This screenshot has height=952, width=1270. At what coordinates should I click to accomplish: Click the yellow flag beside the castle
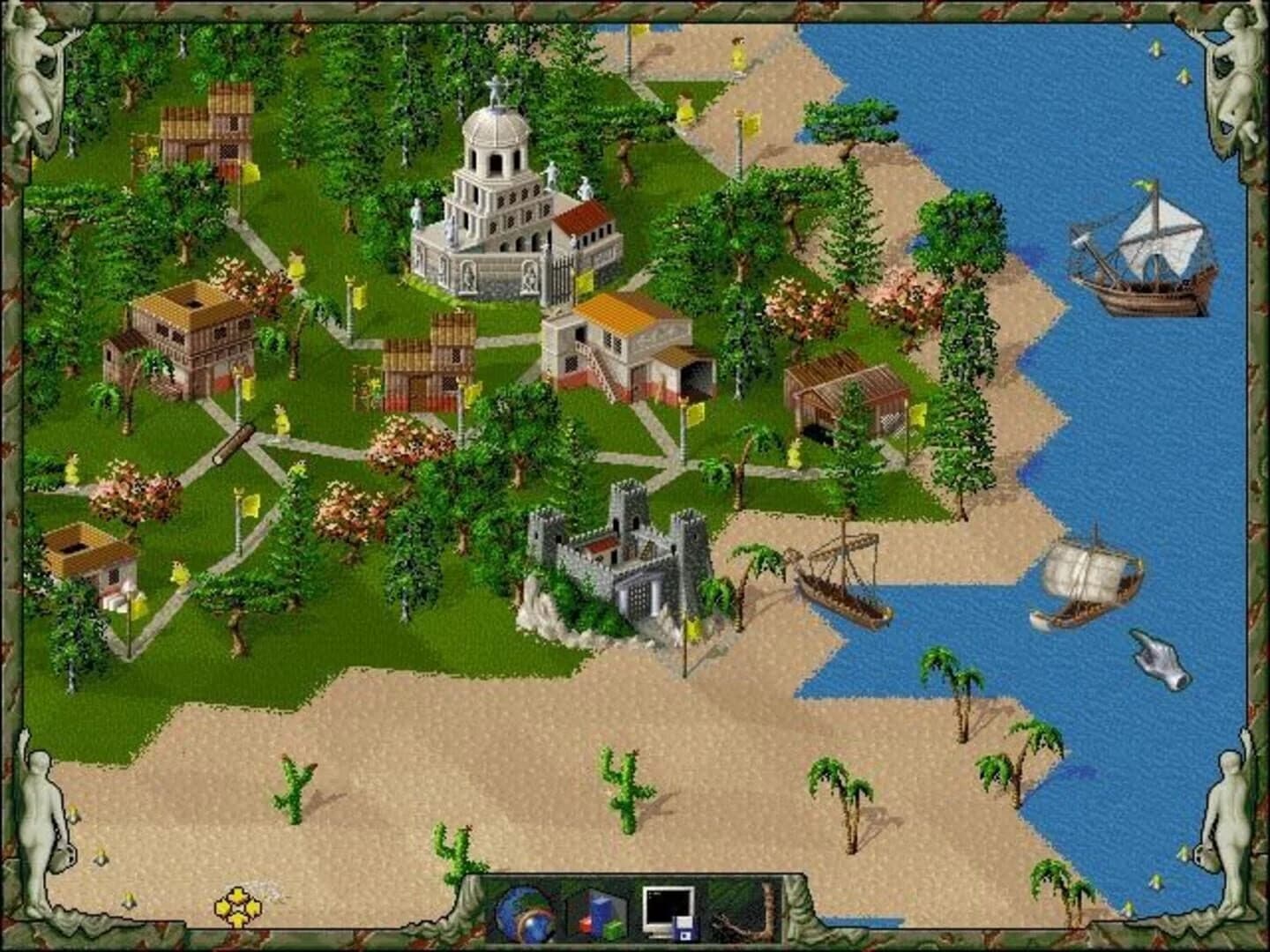pyautogui.click(x=691, y=628)
